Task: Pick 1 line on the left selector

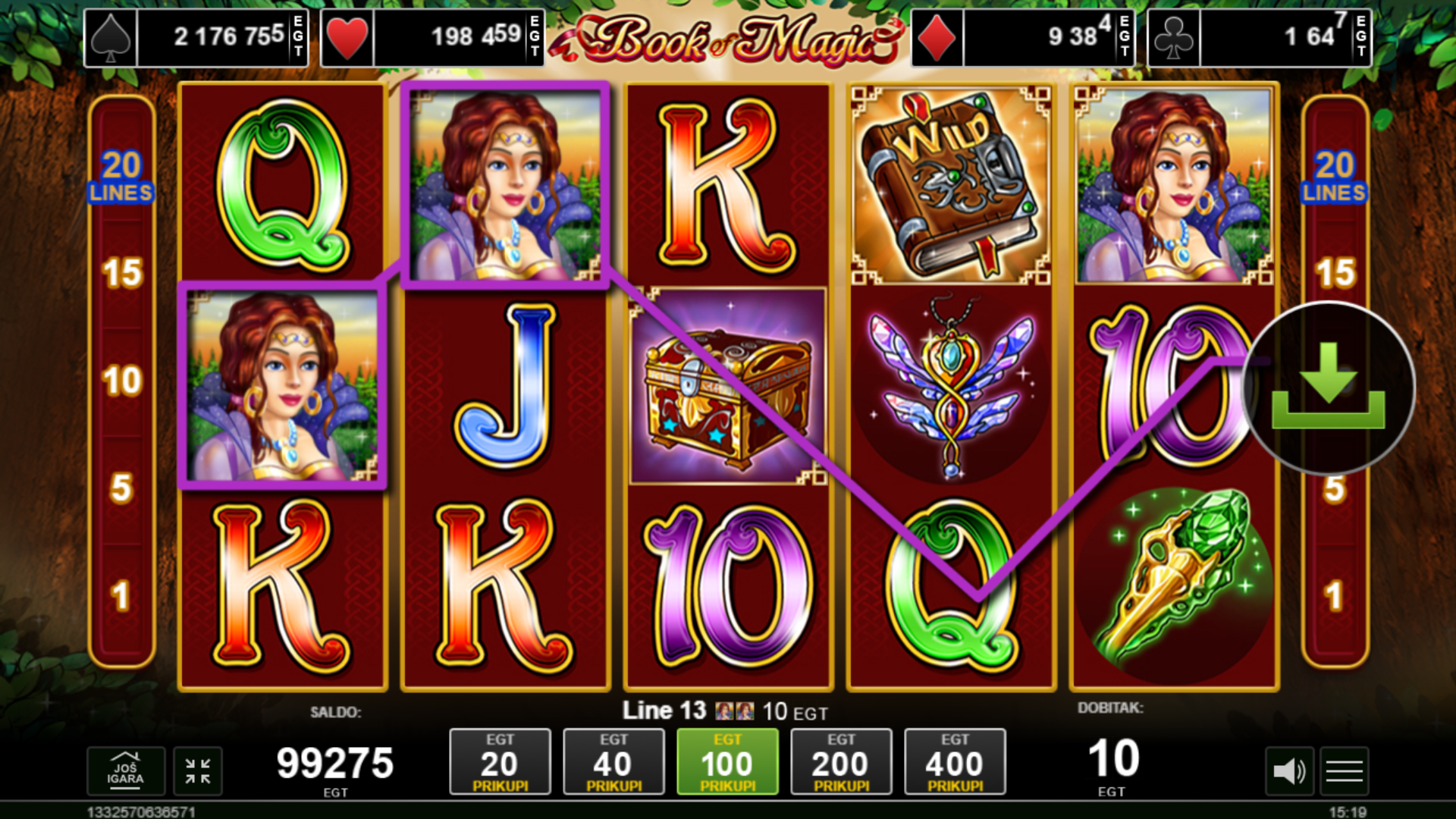Action: pos(122,596)
